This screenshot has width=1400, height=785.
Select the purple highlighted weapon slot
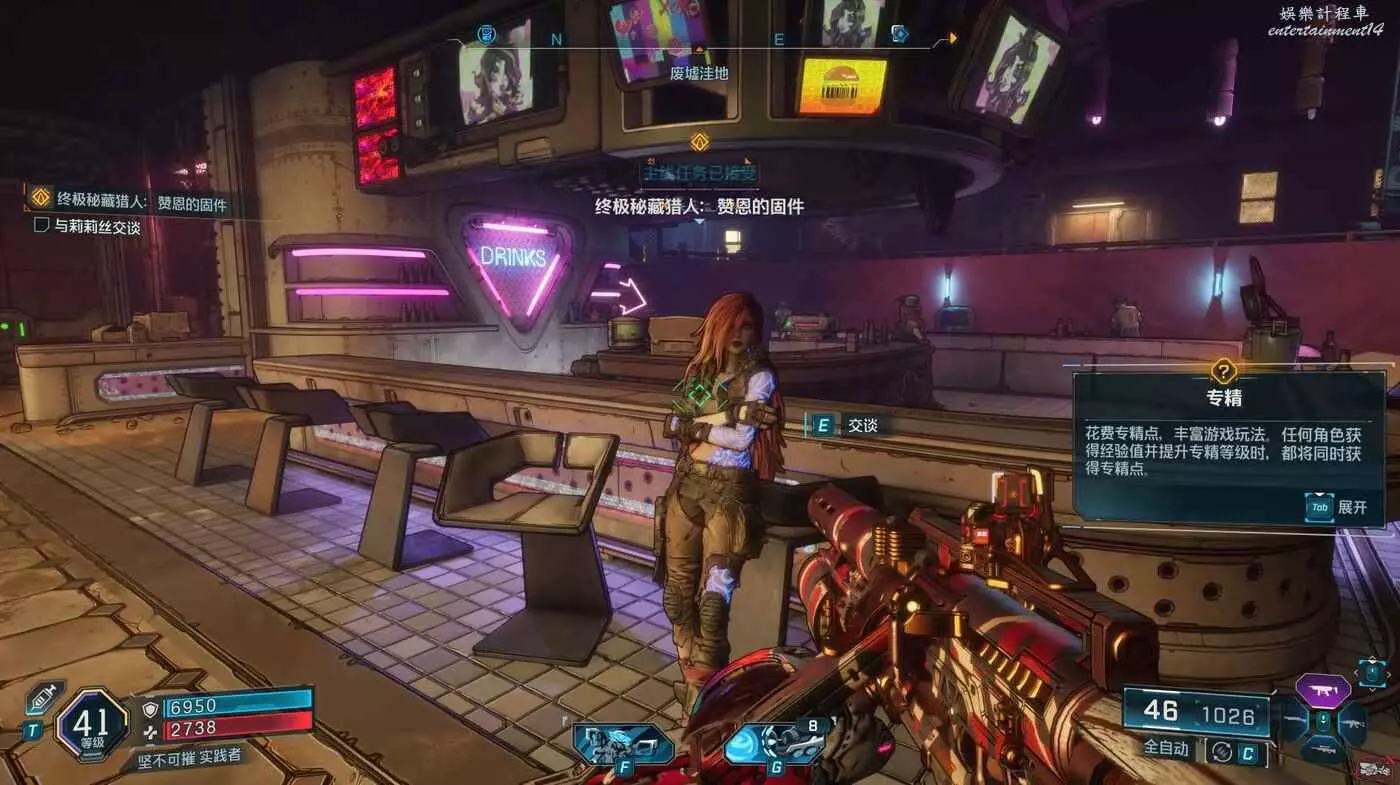[1323, 690]
